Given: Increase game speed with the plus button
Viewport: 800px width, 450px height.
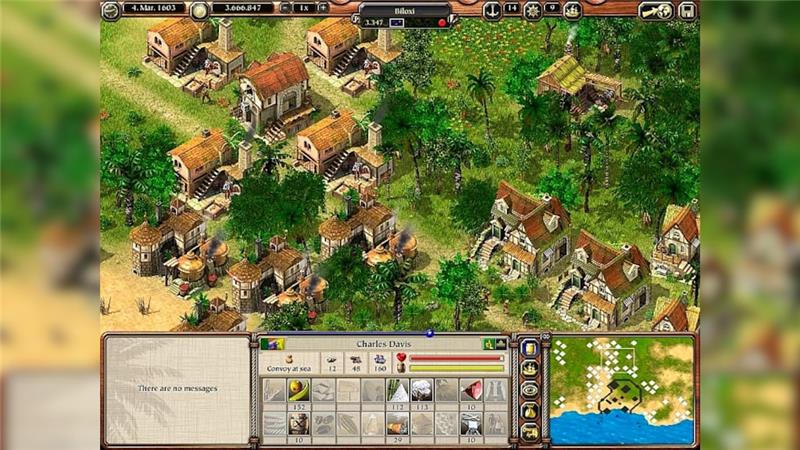Looking at the screenshot, I should tap(322, 8).
